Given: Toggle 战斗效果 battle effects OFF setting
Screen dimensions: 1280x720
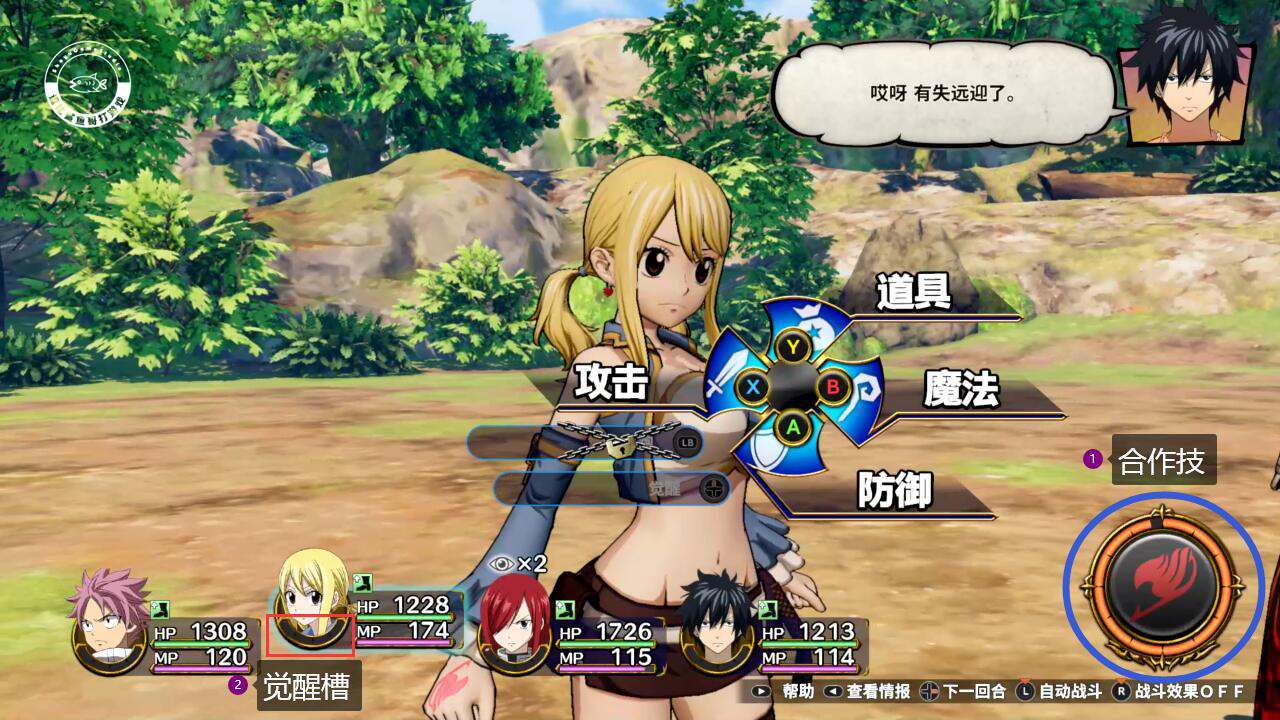Looking at the screenshot, I should (1180, 691).
